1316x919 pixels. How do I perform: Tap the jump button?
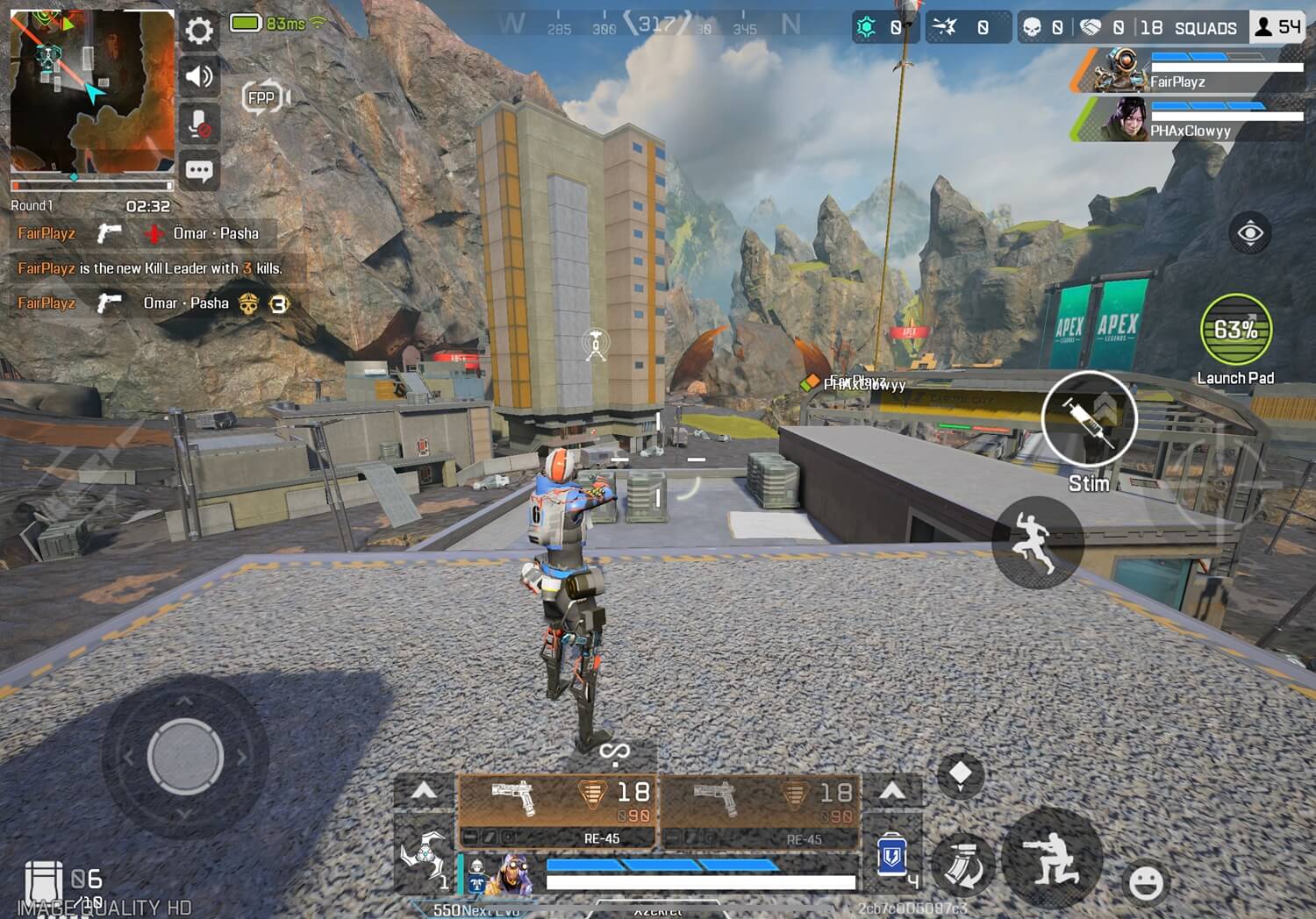click(x=1038, y=543)
